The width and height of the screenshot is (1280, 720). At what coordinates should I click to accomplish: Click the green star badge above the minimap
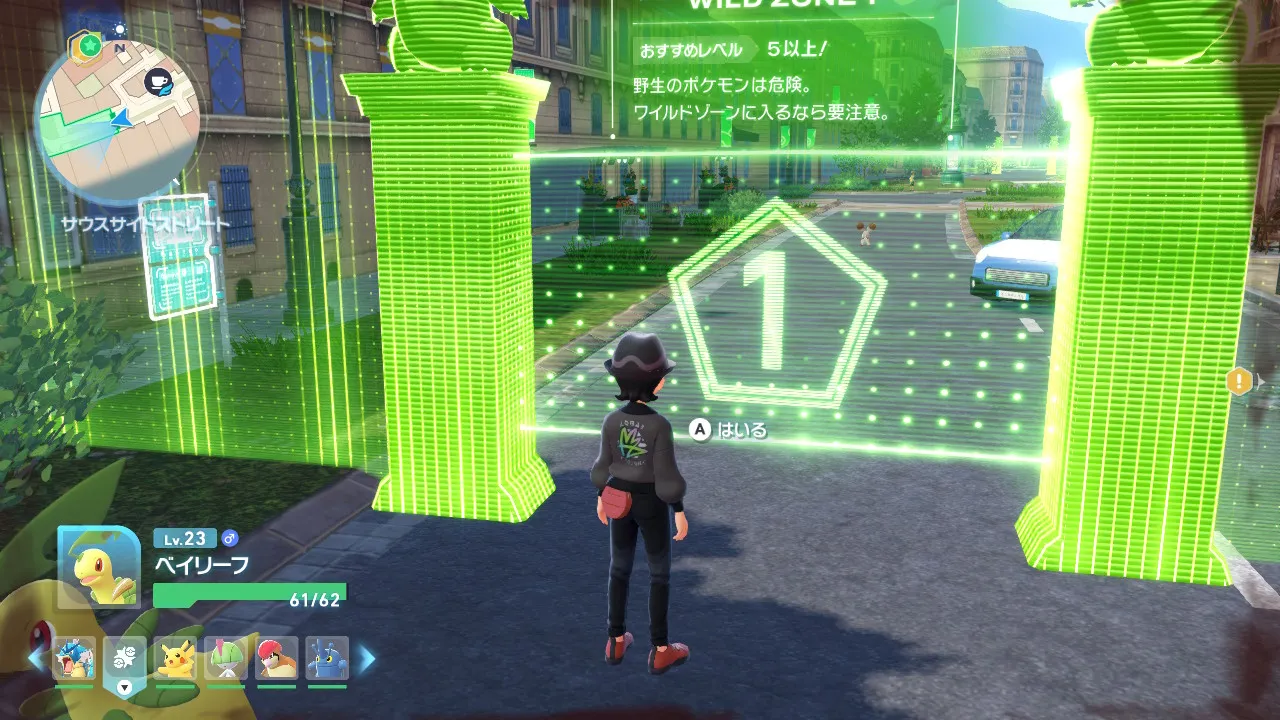[x=89, y=46]
